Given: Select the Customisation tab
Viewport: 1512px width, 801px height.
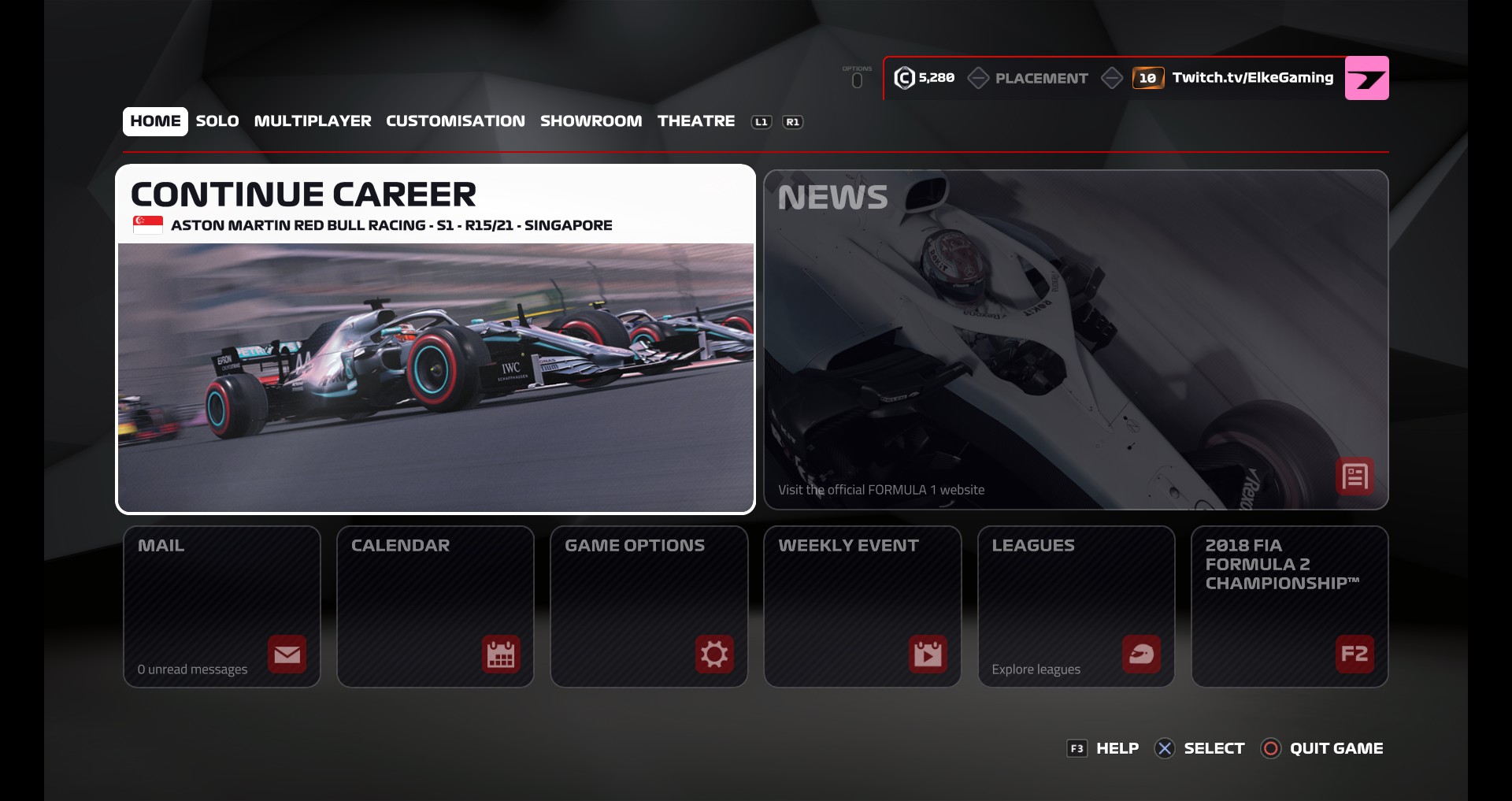Looking at the screenshot, I should coord(455,121).
